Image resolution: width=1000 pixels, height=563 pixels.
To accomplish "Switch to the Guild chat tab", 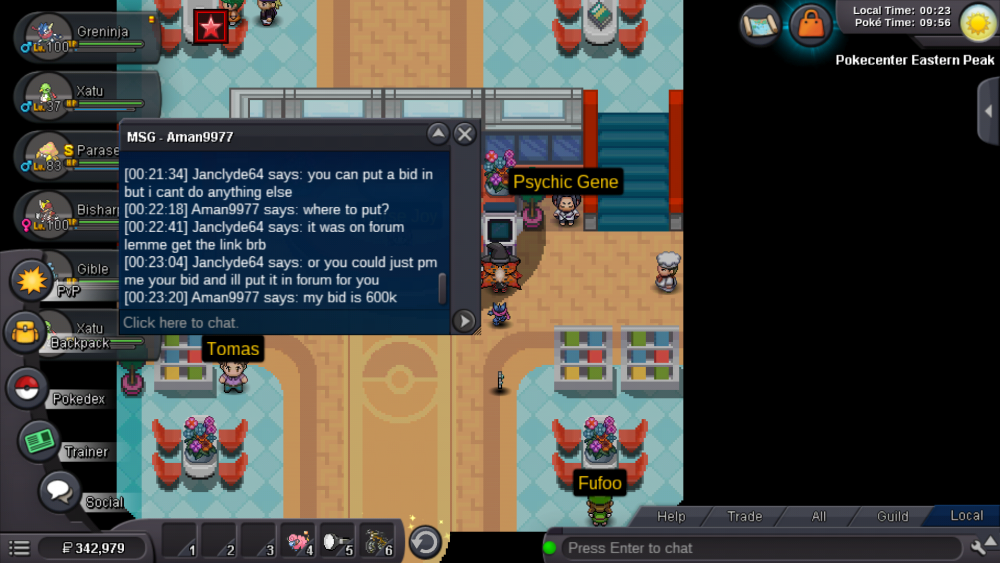I will [x=892, y=516].
